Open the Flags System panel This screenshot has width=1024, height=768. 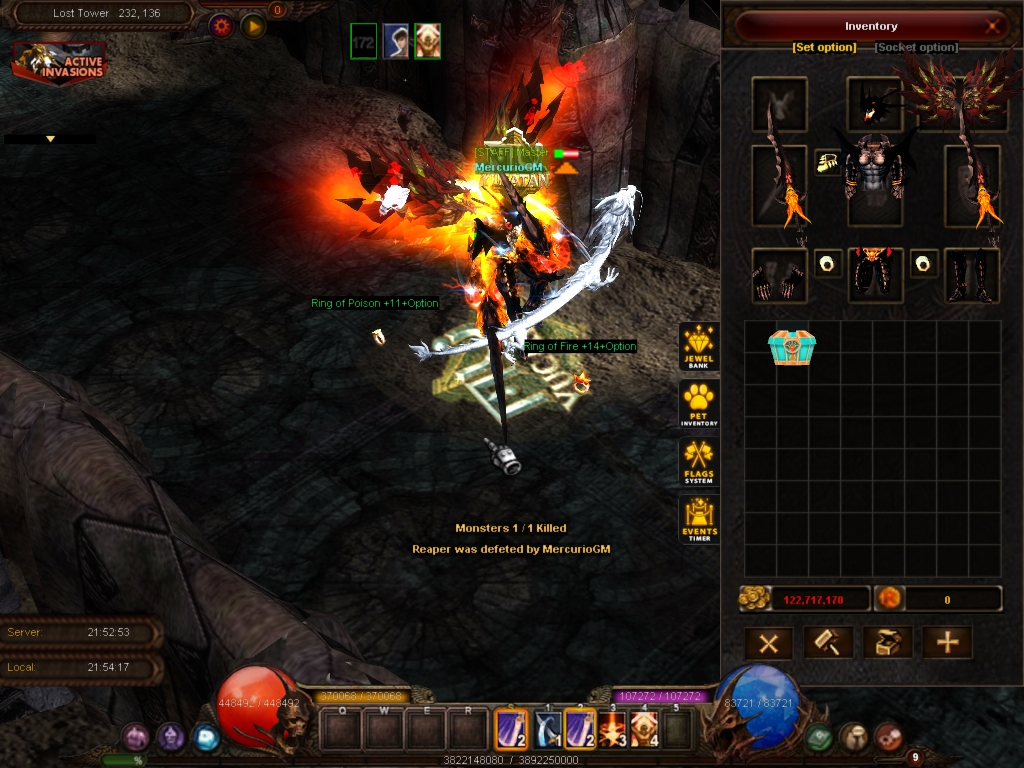(x=699, y=462)
